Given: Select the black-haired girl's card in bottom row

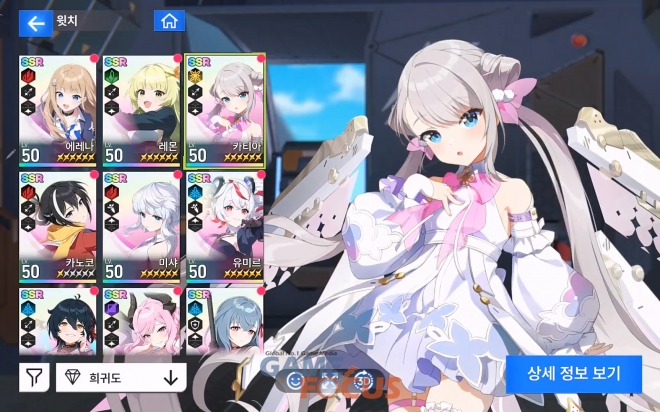Looking at the screenshot, I should (57, 322).
